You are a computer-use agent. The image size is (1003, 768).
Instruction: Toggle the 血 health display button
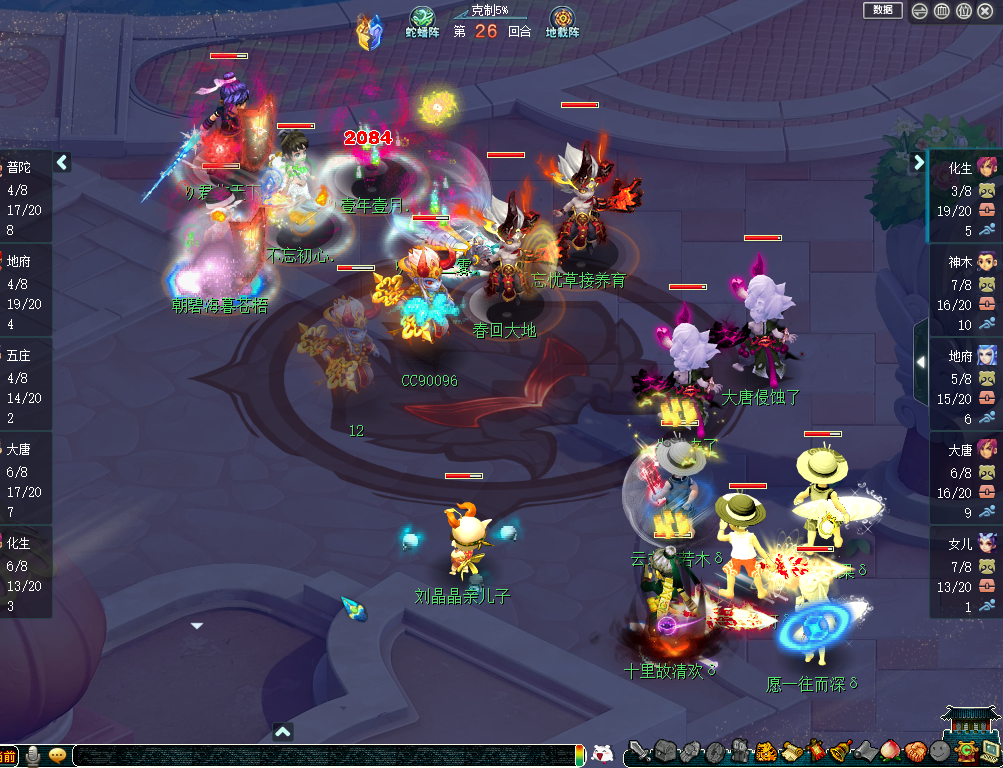(942, 11)
